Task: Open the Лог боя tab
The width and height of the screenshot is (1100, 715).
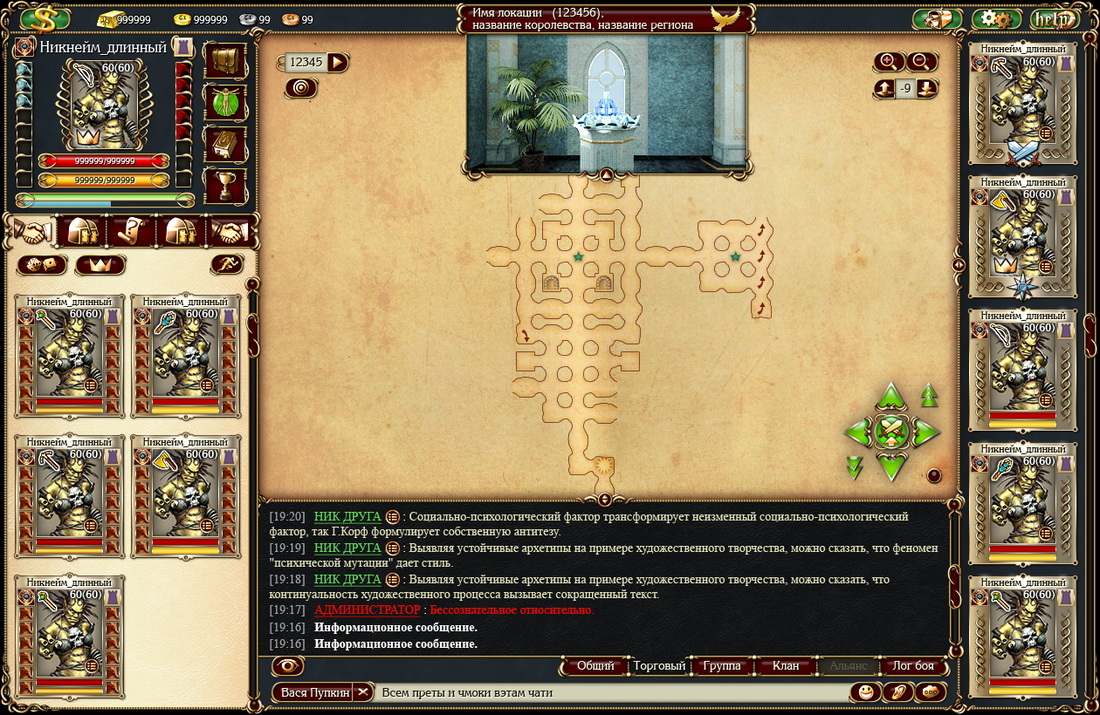Action: [x=912, y=666]
